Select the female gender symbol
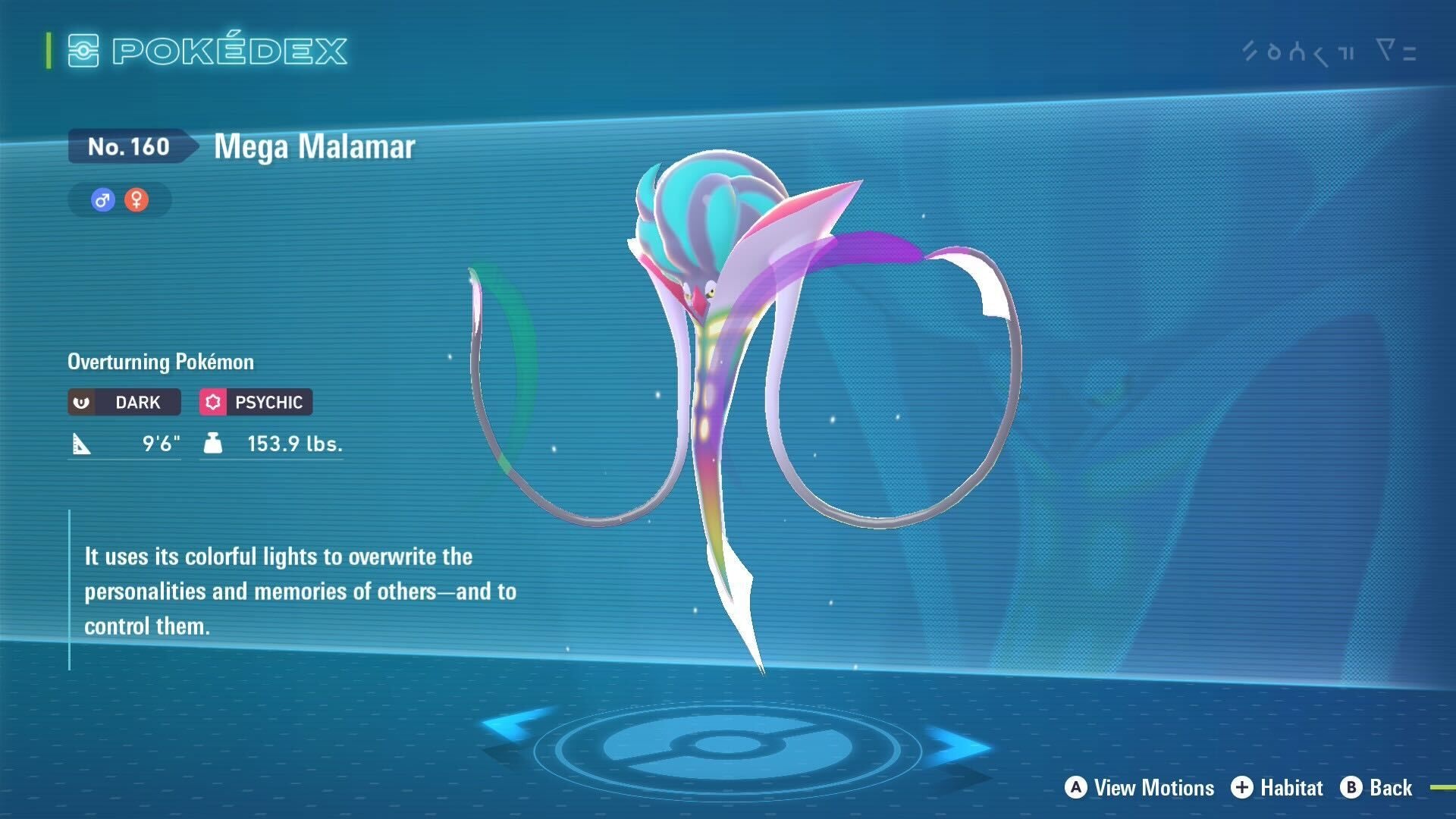 pyautogui.click(x=136, y=200)
